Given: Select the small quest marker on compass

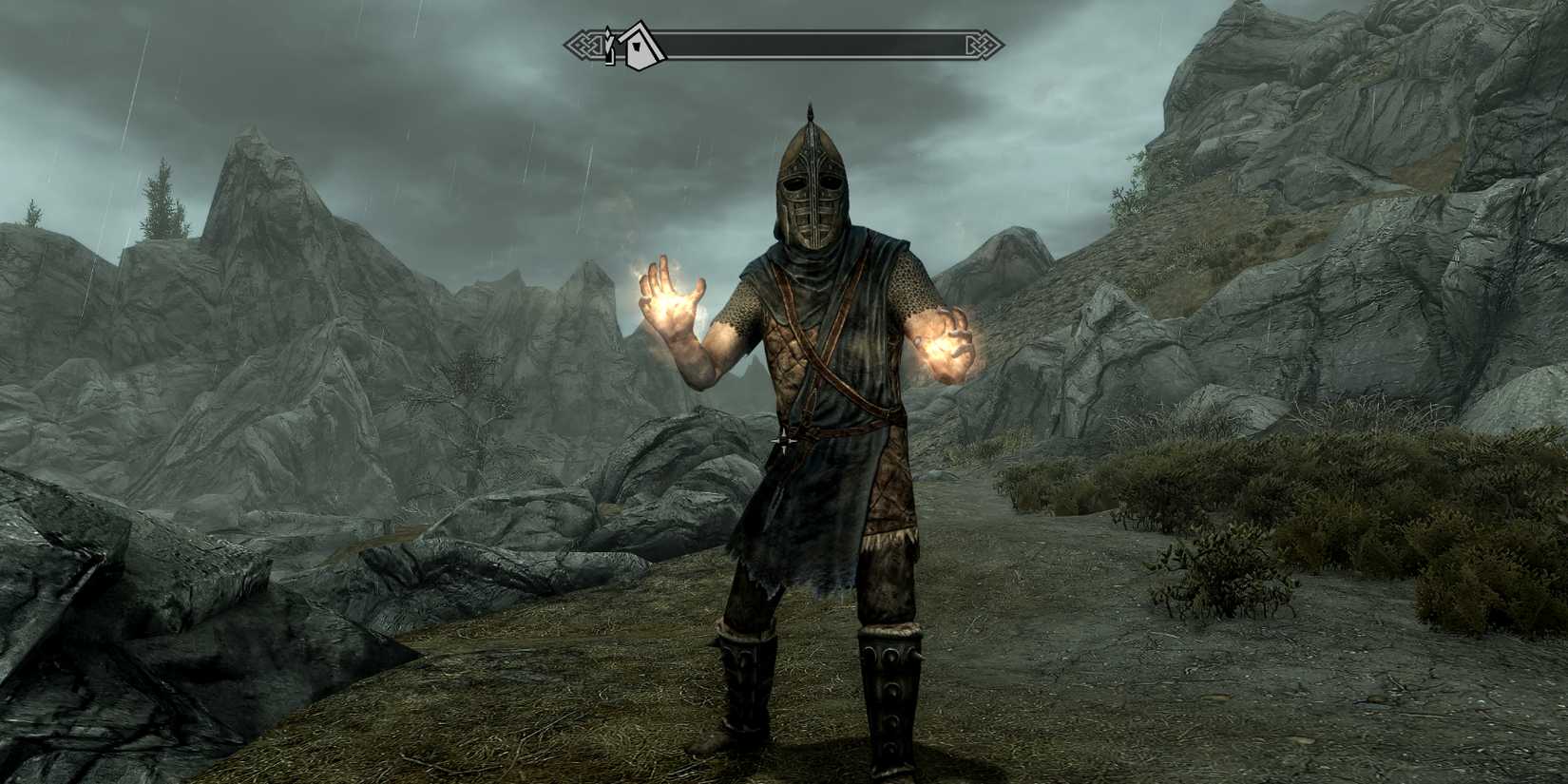Looking at the screenshot, I should point(609,43).
